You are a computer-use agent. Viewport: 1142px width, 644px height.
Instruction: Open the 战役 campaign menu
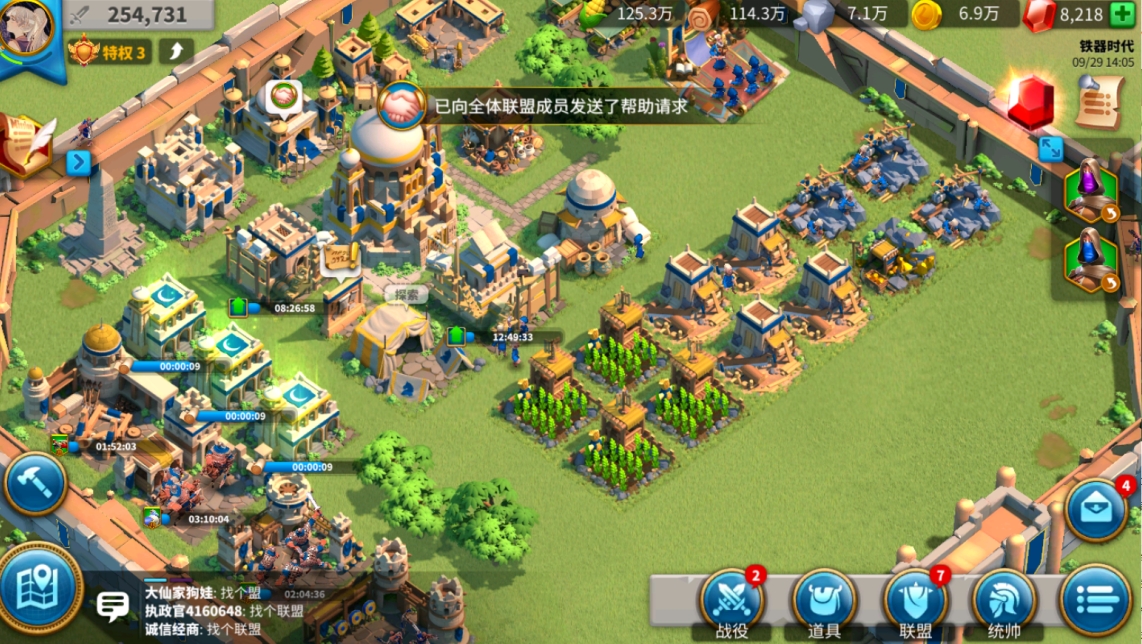732,599
